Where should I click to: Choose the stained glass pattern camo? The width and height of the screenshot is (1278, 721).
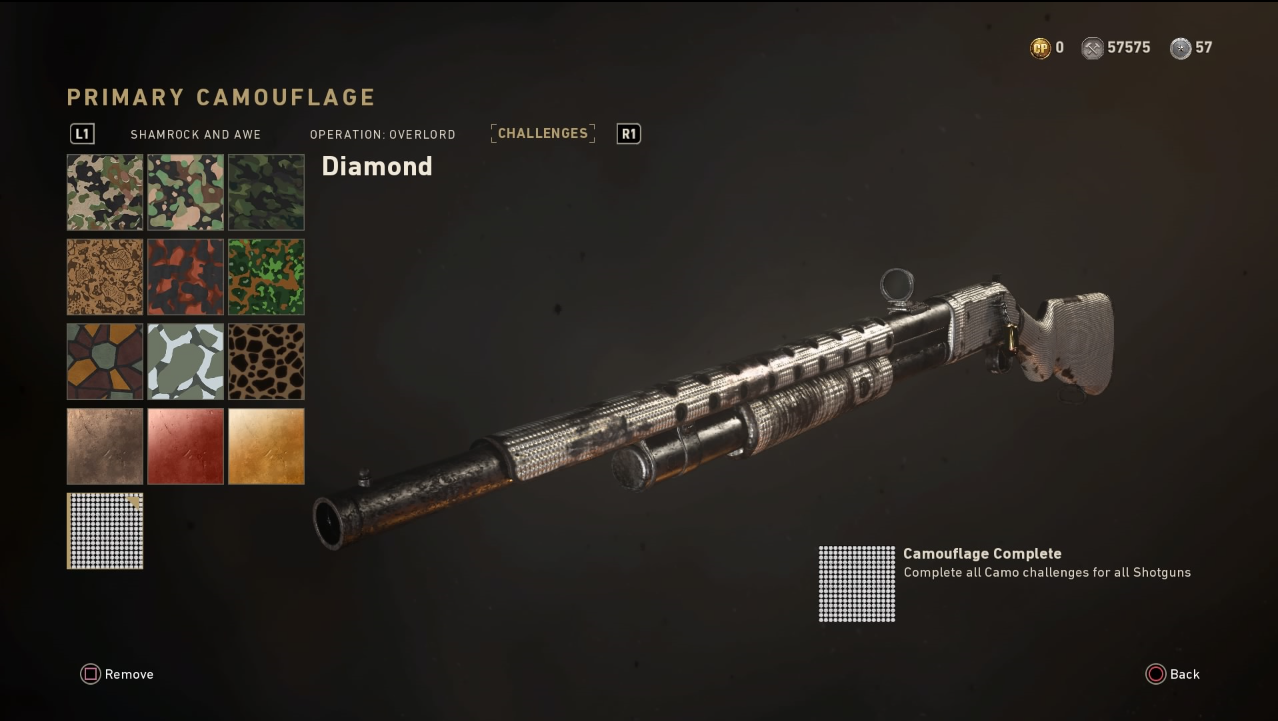(x=105, y=361)
